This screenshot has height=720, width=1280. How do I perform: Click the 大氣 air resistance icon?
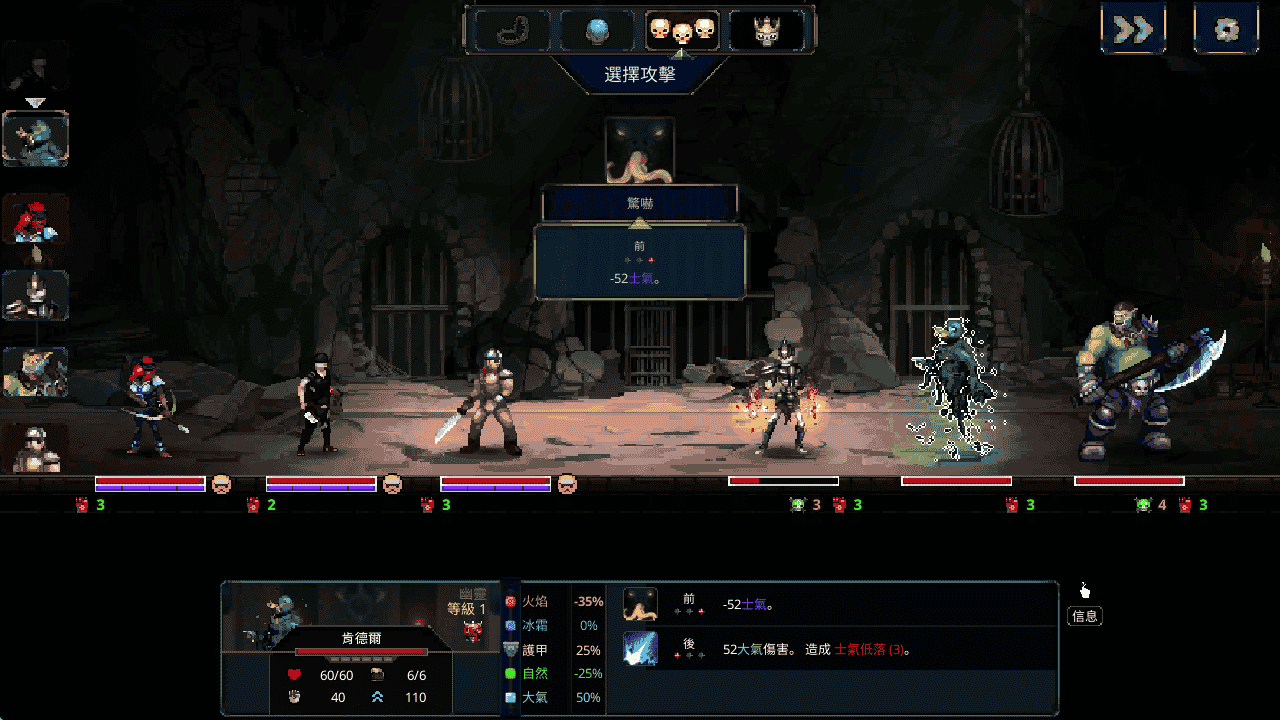pos(513,697)
